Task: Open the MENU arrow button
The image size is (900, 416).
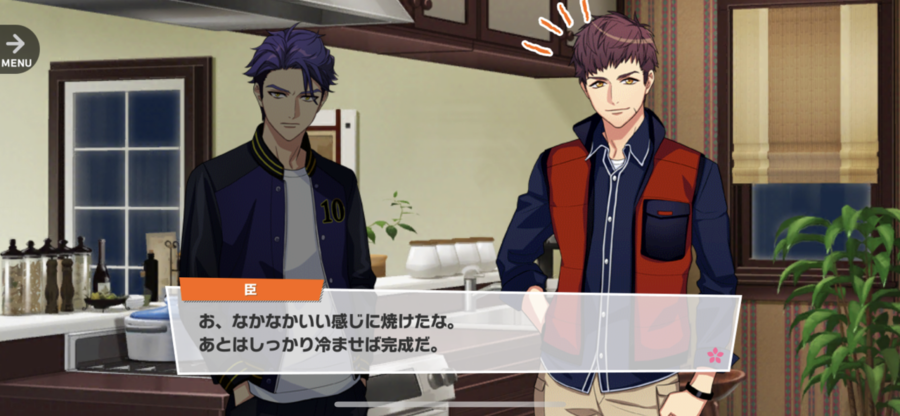Action: [16, 46]
